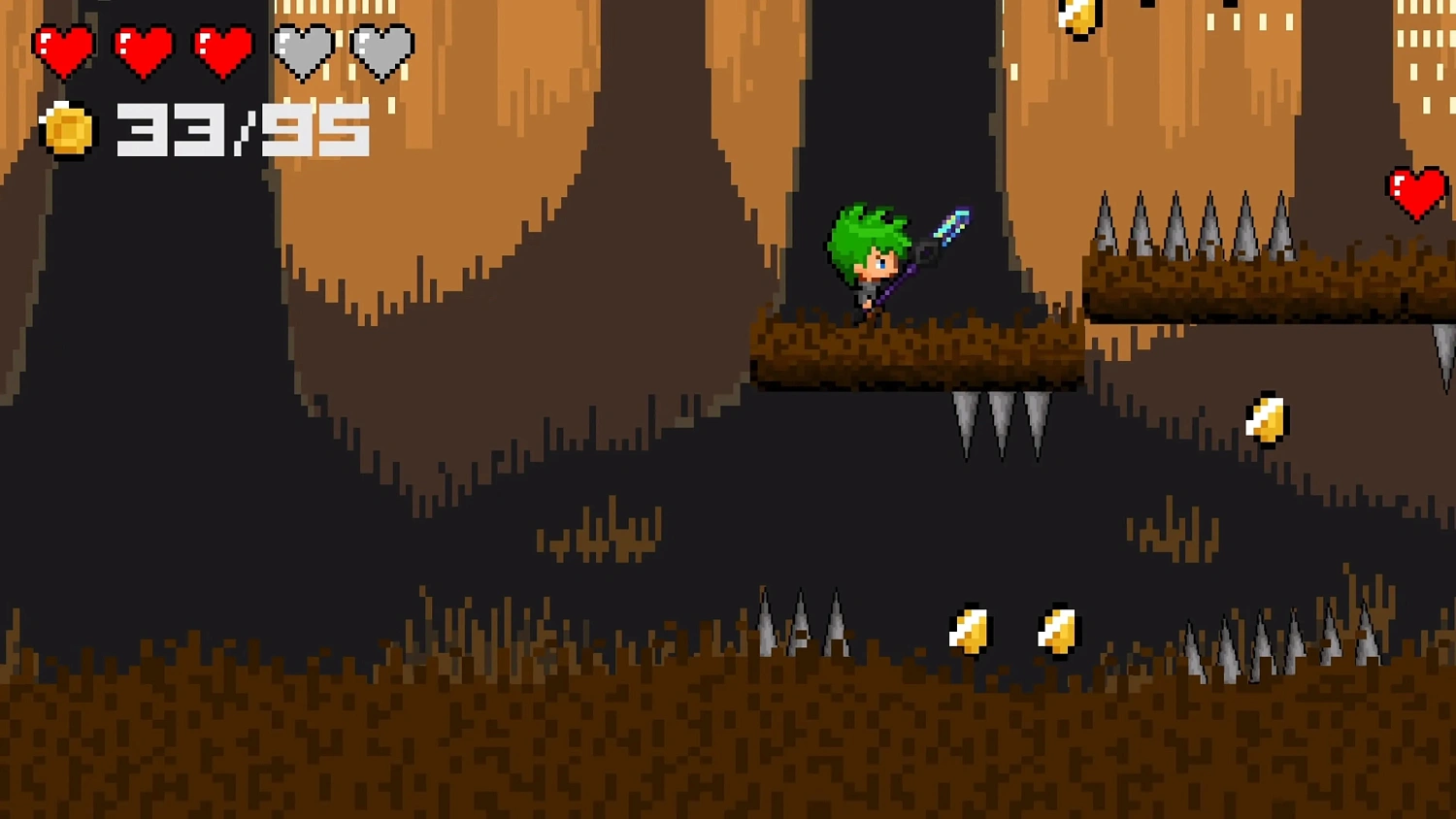This screenshot has width=1456, height=819.
Task: Click the rightmost coin near the ground spikes
Action: pyautogui.click(x=1056, y=630)
